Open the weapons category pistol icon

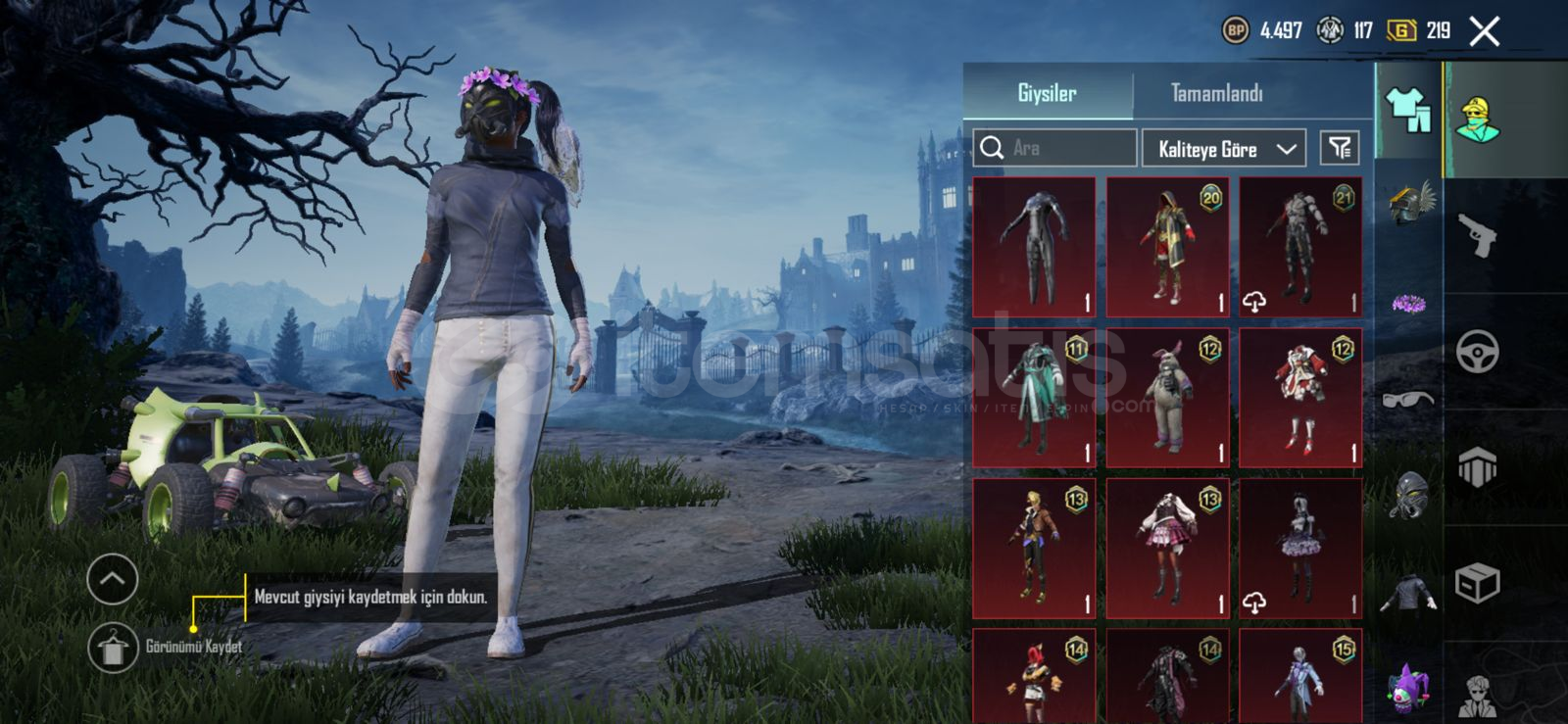[x=1477, y=235]
